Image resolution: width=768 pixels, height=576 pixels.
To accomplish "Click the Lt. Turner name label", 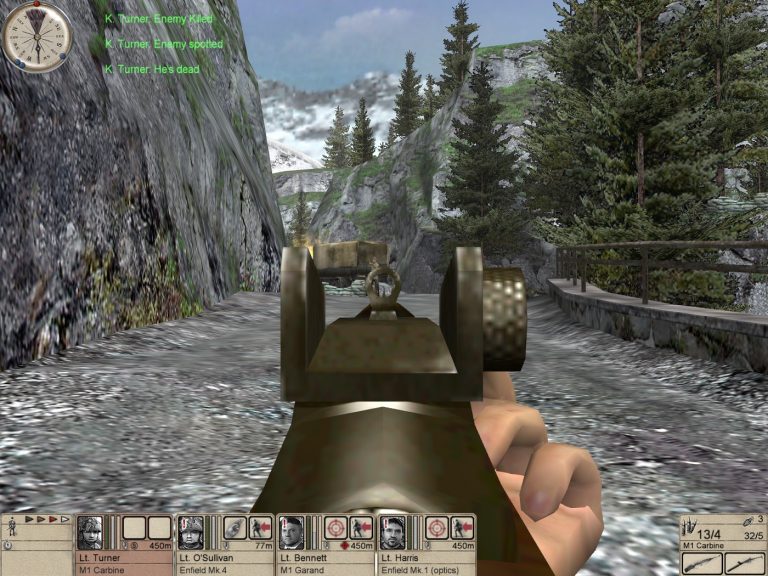I will tap(101, 556).
